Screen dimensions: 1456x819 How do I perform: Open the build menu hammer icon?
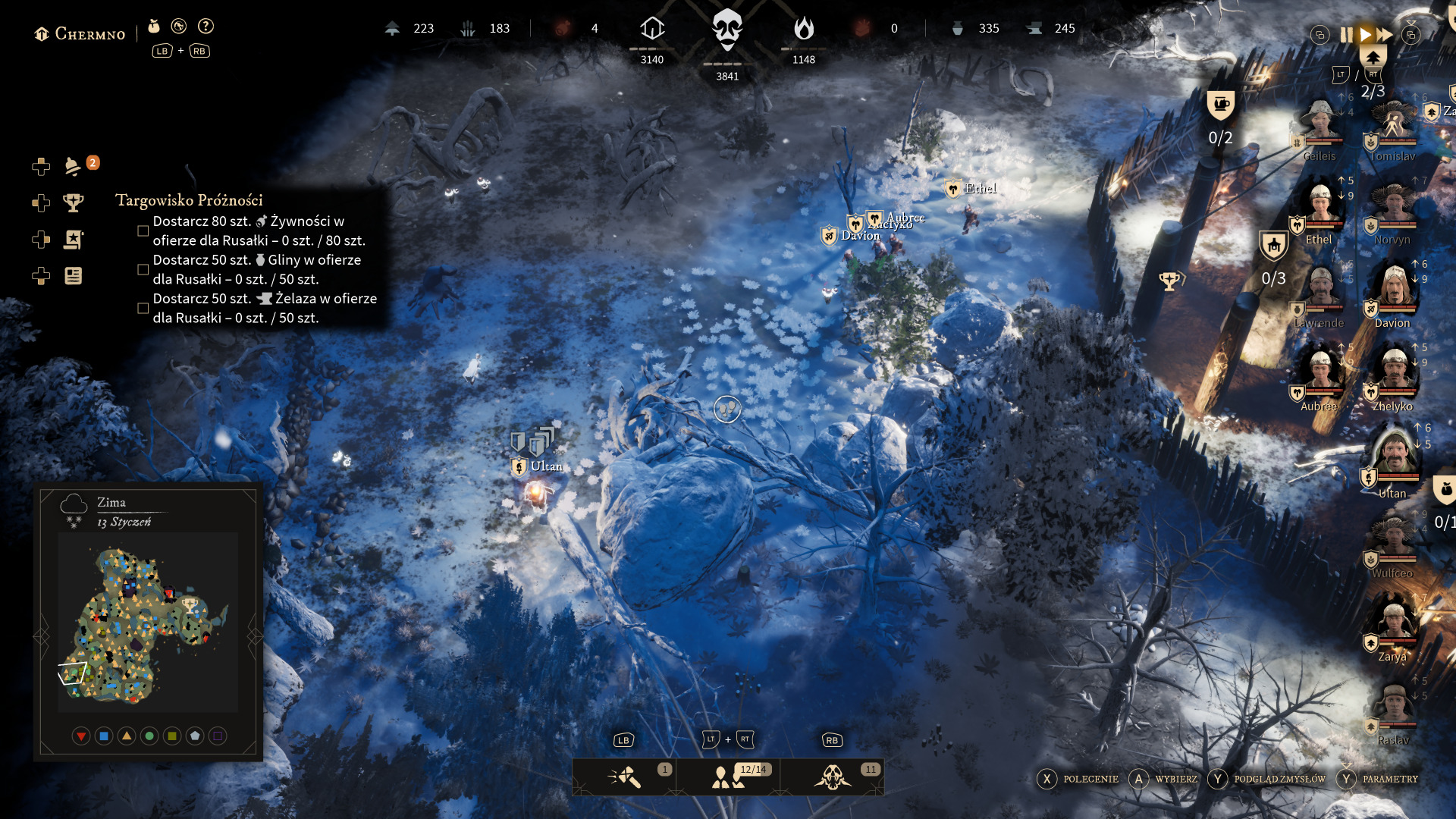tap(624, 777)
